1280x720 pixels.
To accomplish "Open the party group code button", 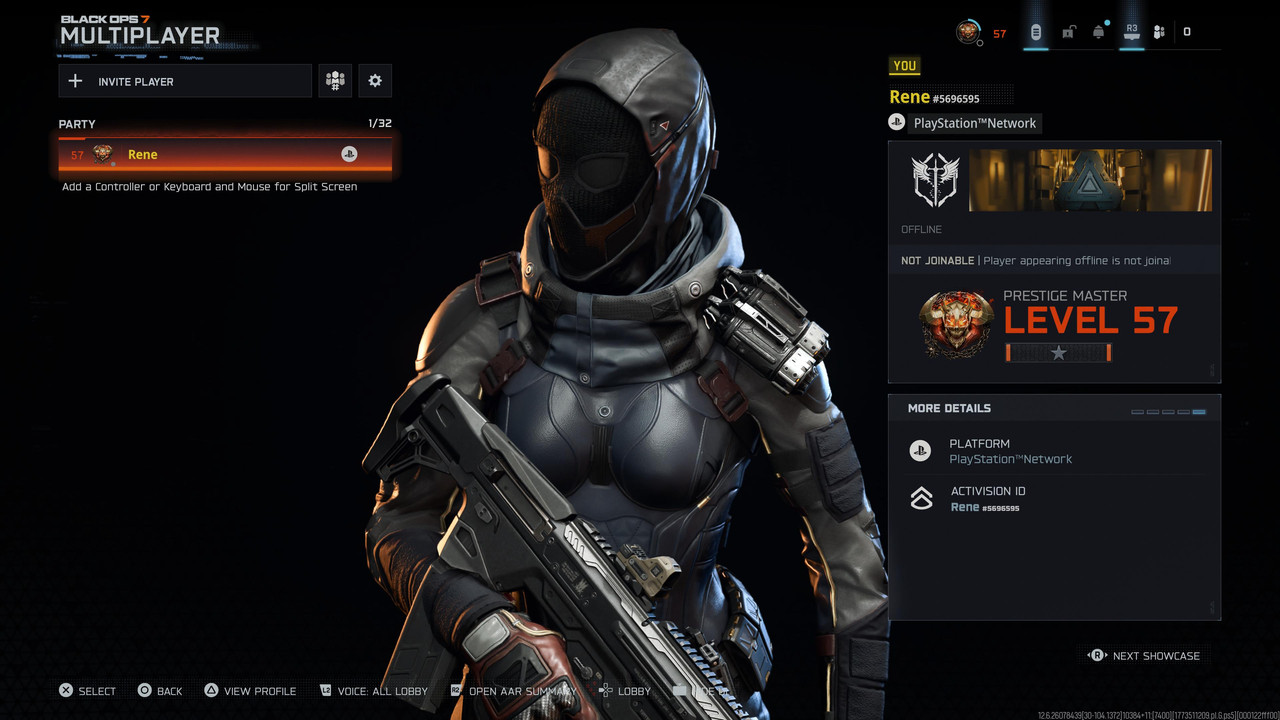I will tap(335, 81).
